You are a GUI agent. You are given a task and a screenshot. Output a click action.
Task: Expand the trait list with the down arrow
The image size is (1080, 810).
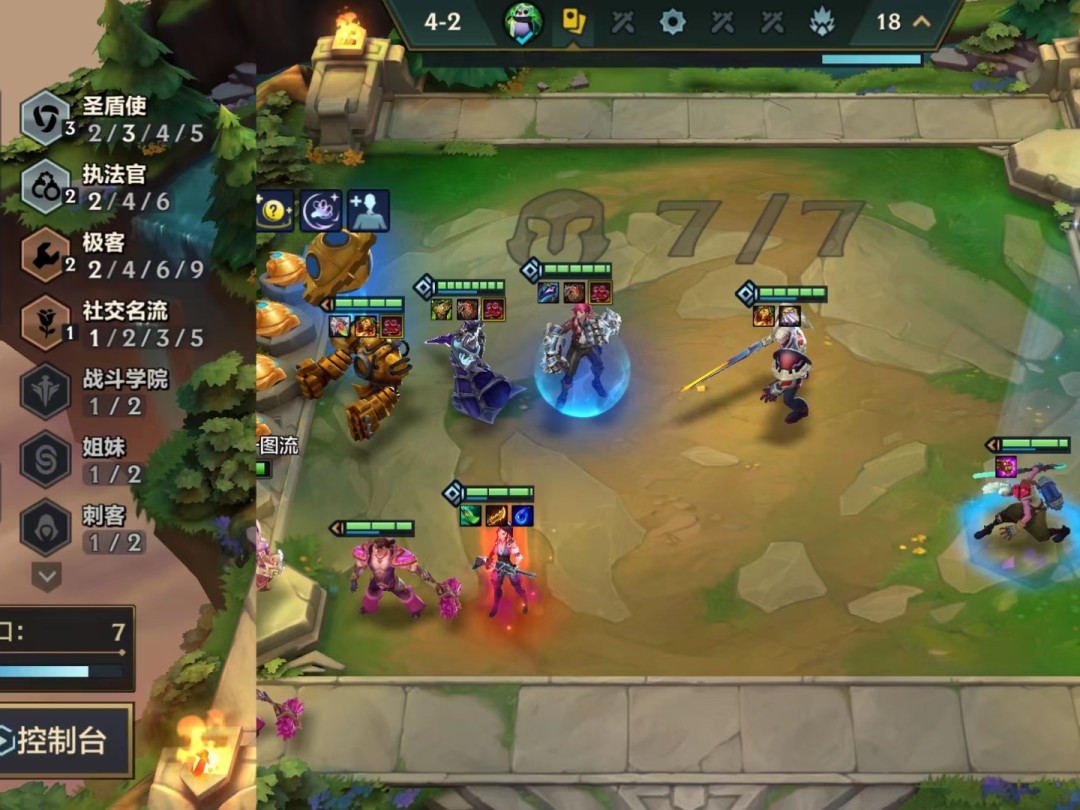tap(47, 575)
